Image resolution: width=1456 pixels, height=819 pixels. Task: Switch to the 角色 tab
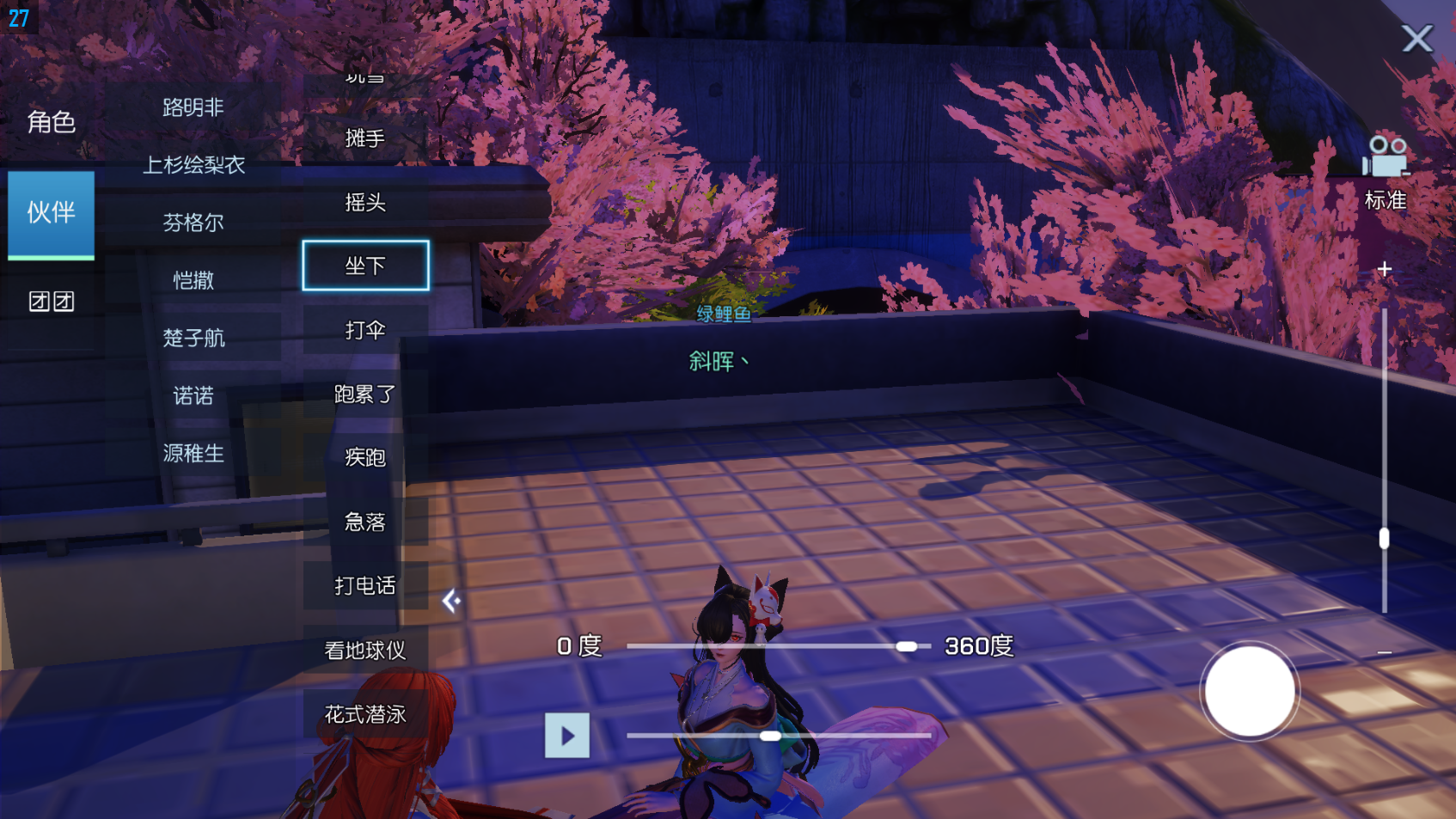click(52, 122)
